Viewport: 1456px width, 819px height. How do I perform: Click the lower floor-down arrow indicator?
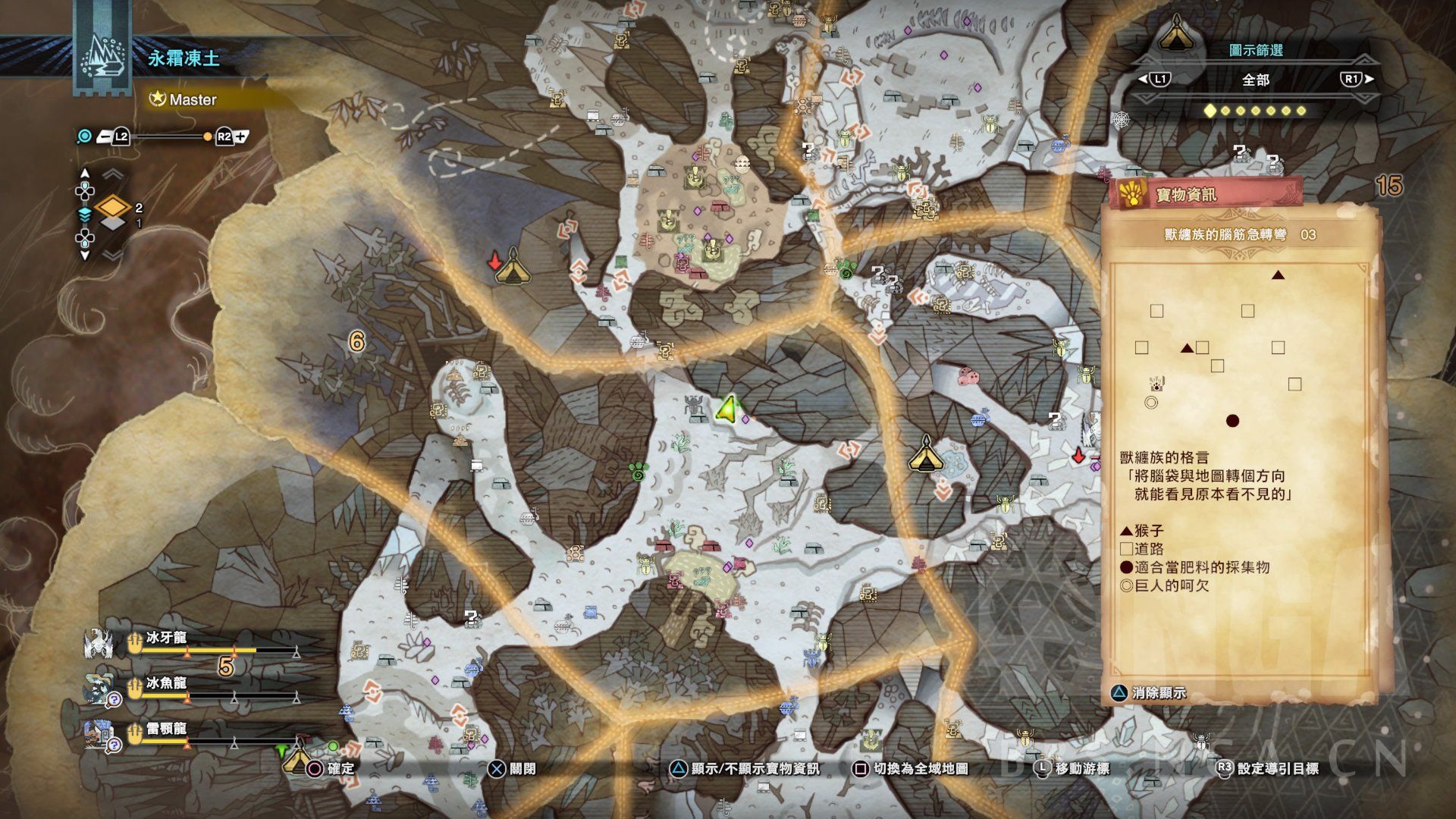tap(85, 256)
